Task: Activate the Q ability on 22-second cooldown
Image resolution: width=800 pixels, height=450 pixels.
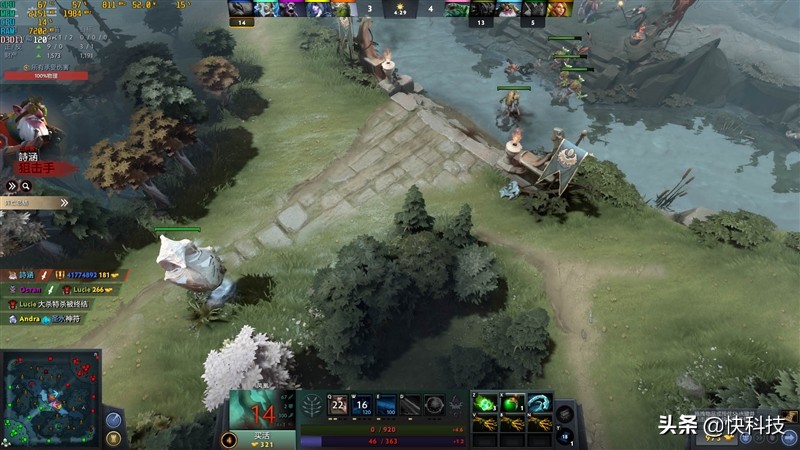Action: (338, 405)
